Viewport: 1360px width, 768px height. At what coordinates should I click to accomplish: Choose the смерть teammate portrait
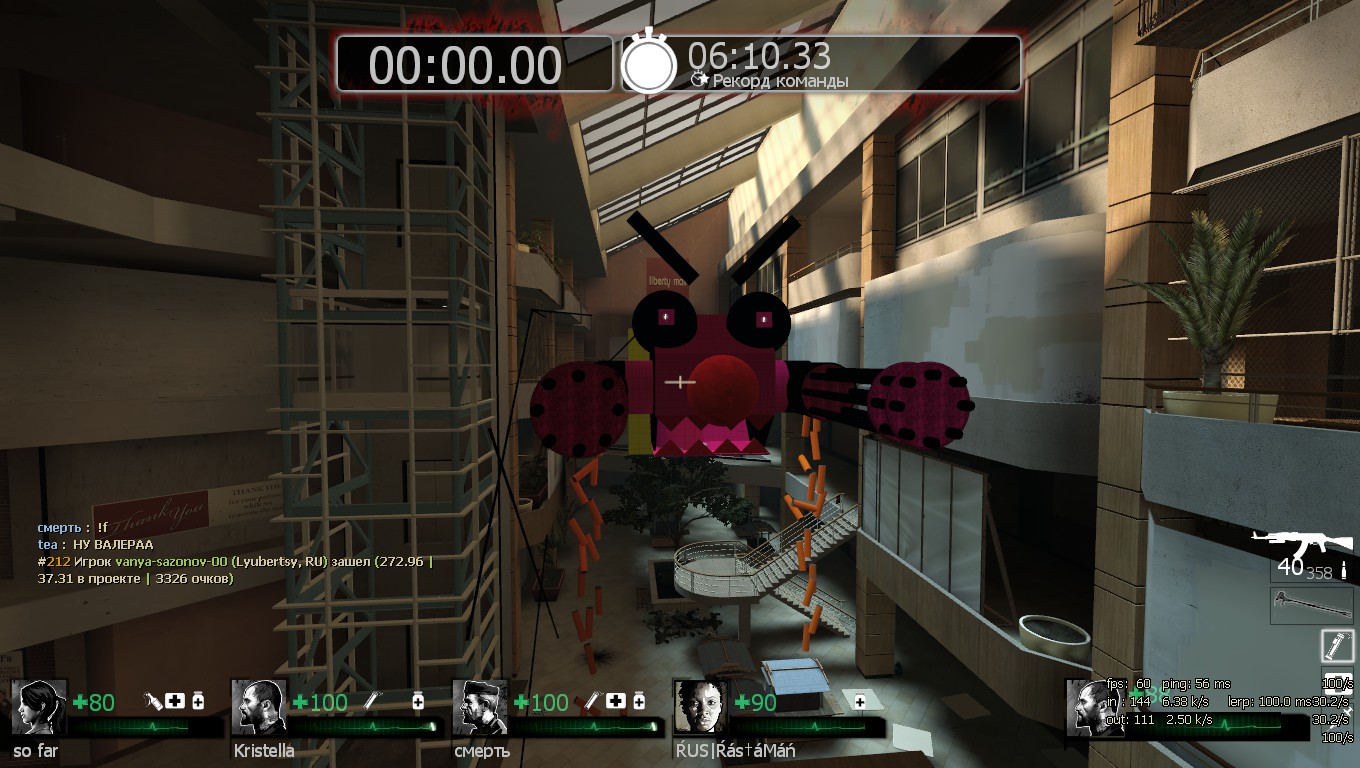[479, 707]
